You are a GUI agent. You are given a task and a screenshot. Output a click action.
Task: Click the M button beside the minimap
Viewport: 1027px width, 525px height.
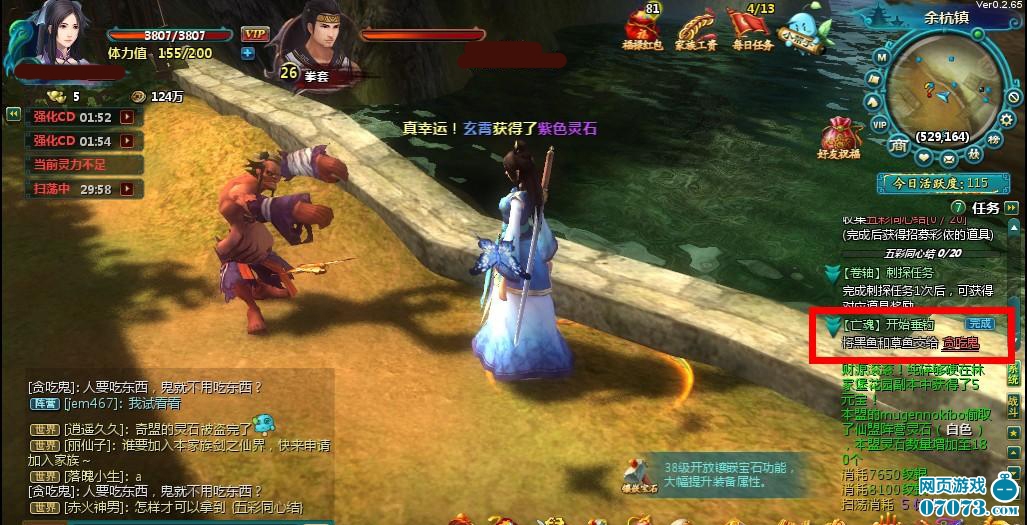pyautogui.click(x=882, y=57)
